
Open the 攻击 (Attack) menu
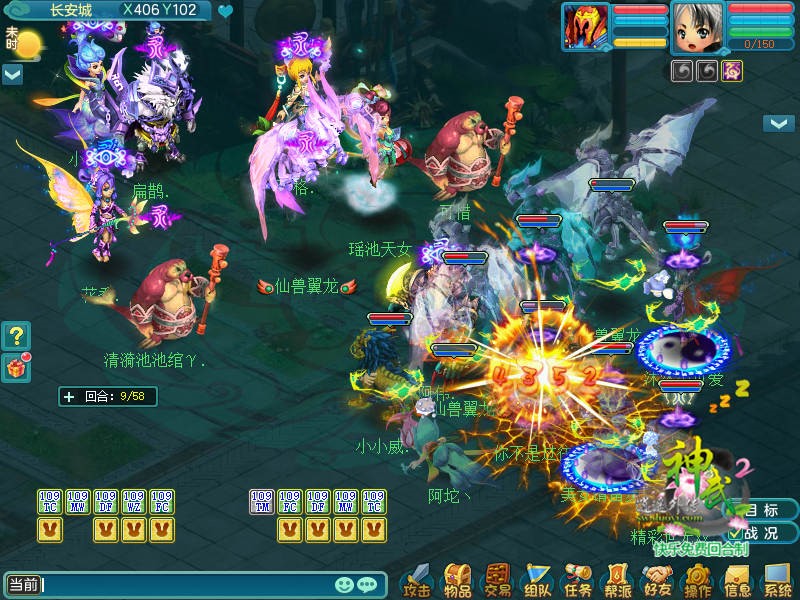416,578
